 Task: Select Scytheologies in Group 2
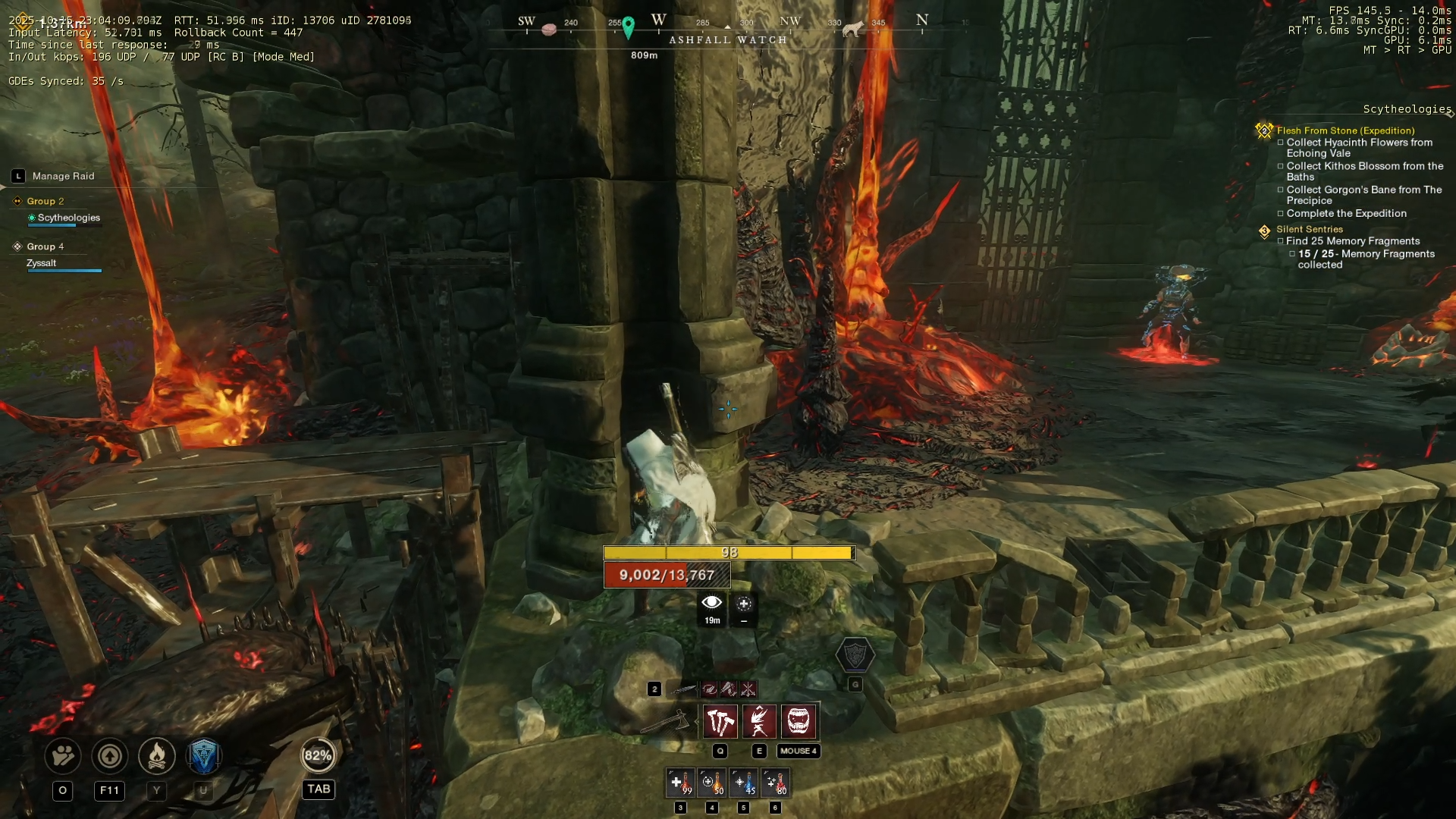pos(68,218)
